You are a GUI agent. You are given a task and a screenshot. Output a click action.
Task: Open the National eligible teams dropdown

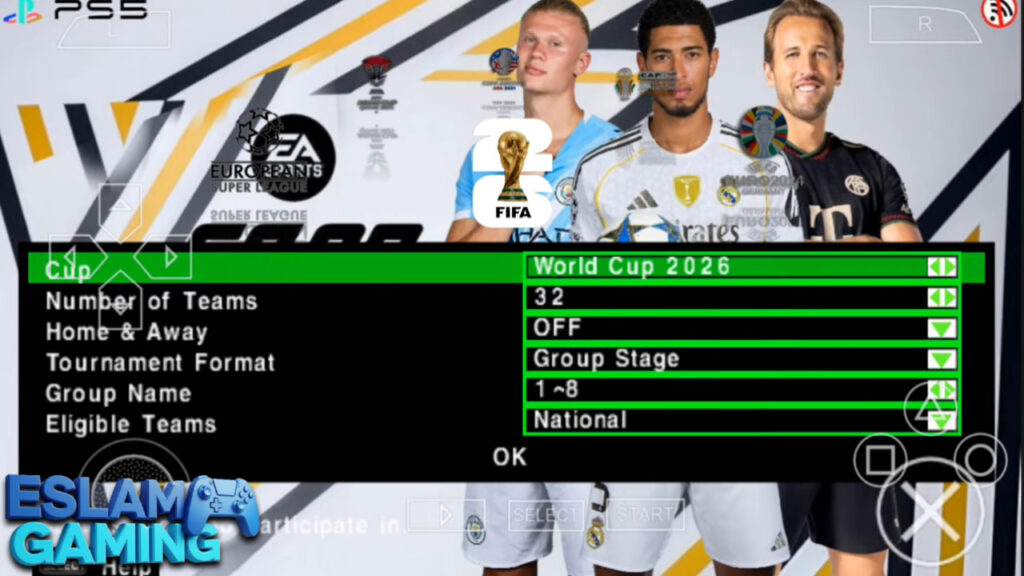point(741,421)
